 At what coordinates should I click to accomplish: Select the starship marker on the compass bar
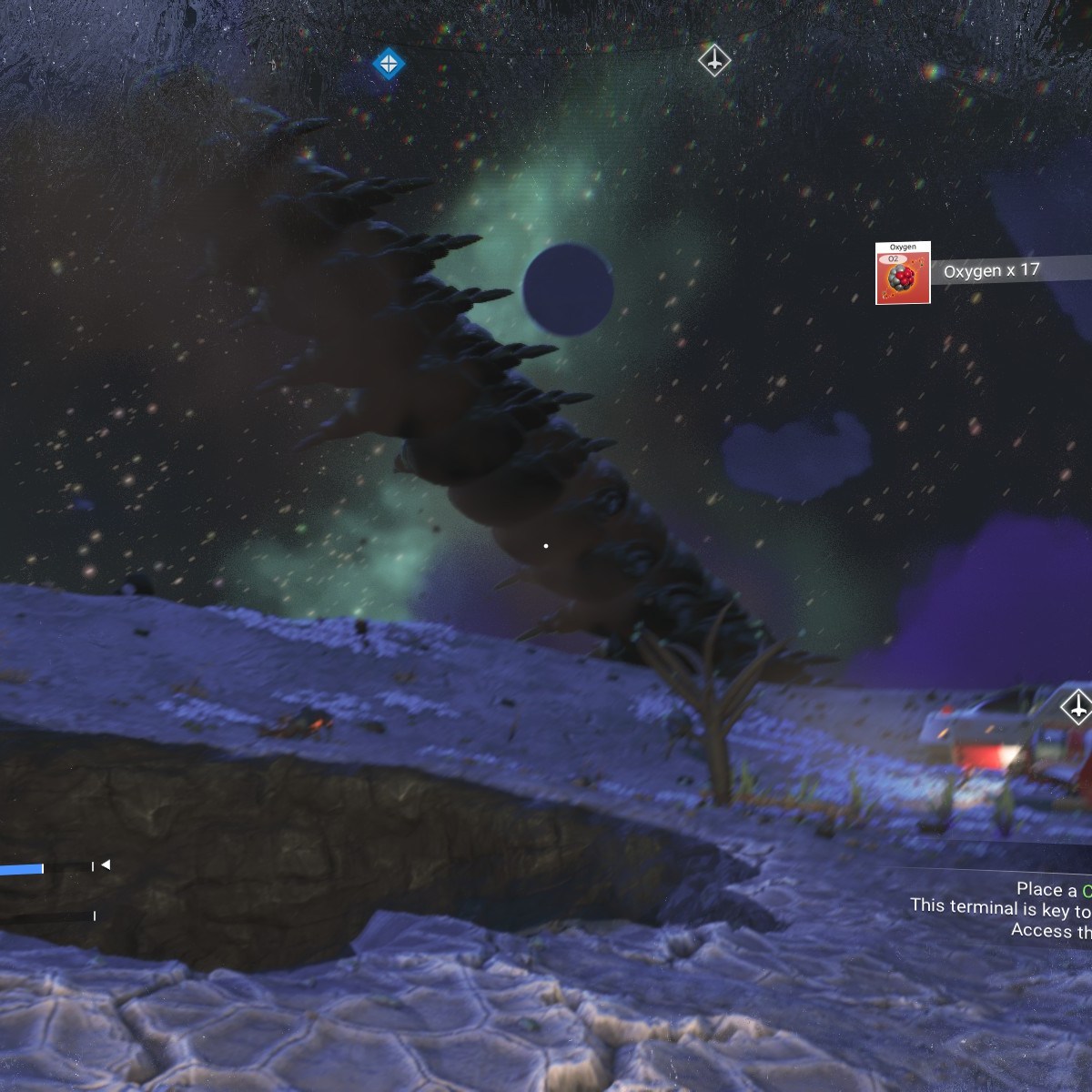pyautogui.click(x=714, y=61)
